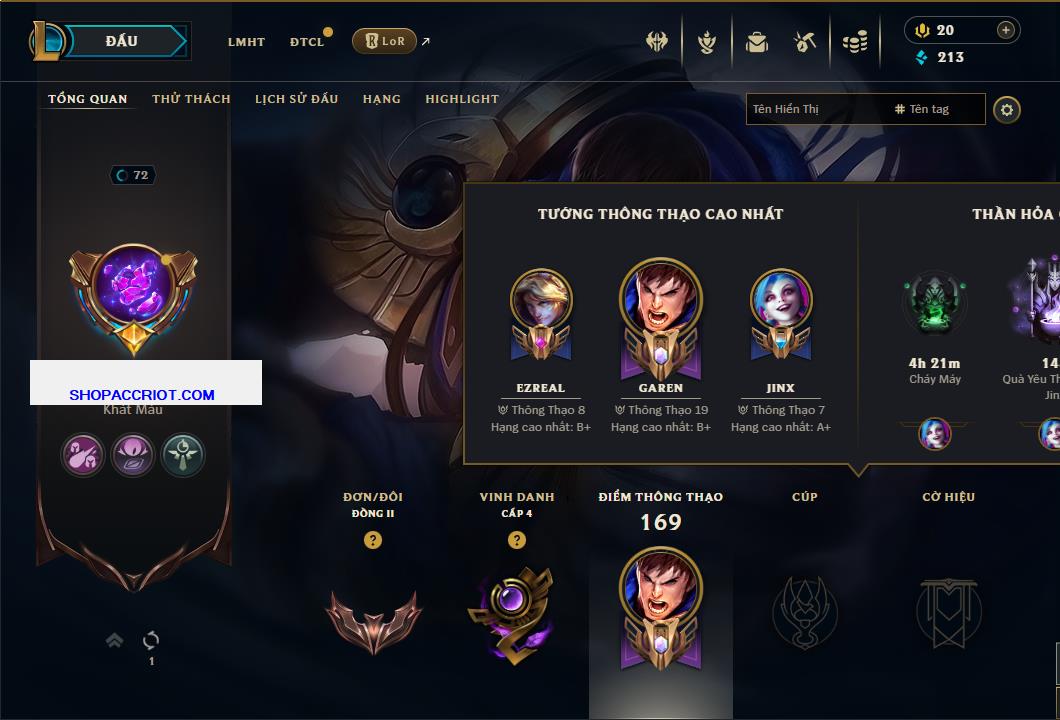1060x720 pixels.
Task: Click the ĐẤU play button
Action: [x=122, y=41]
